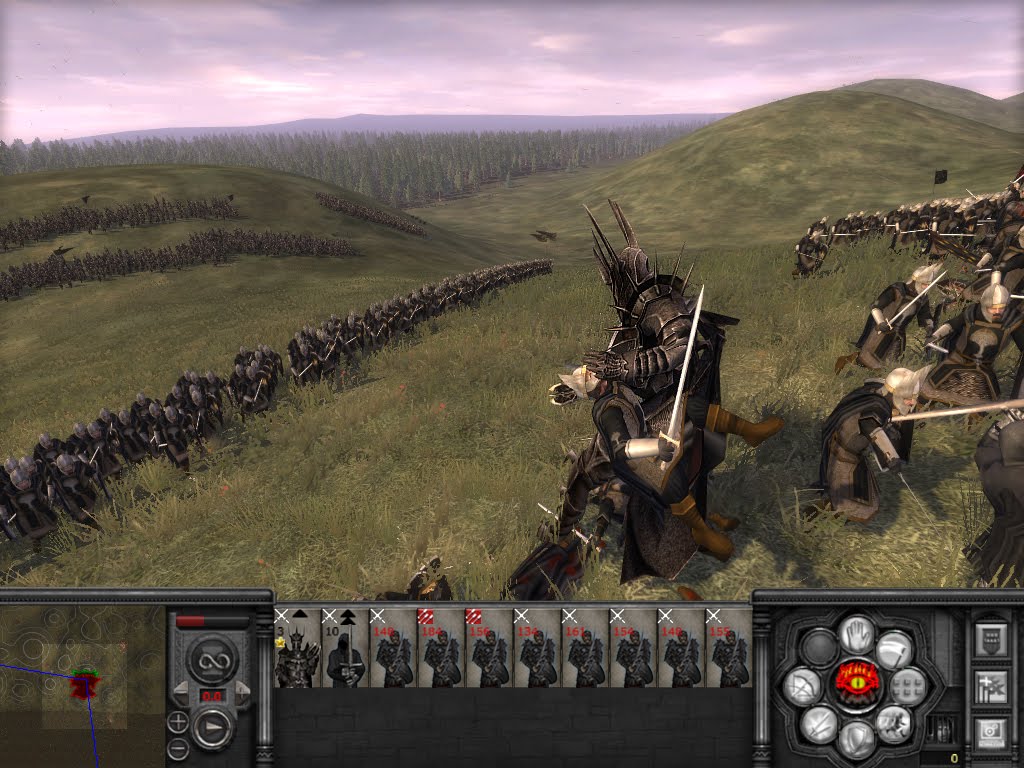The width and height of the screenshot is (1024, 768).
Task: Open the Eye of Sauron faction button
Action: (x=856, y=684)
